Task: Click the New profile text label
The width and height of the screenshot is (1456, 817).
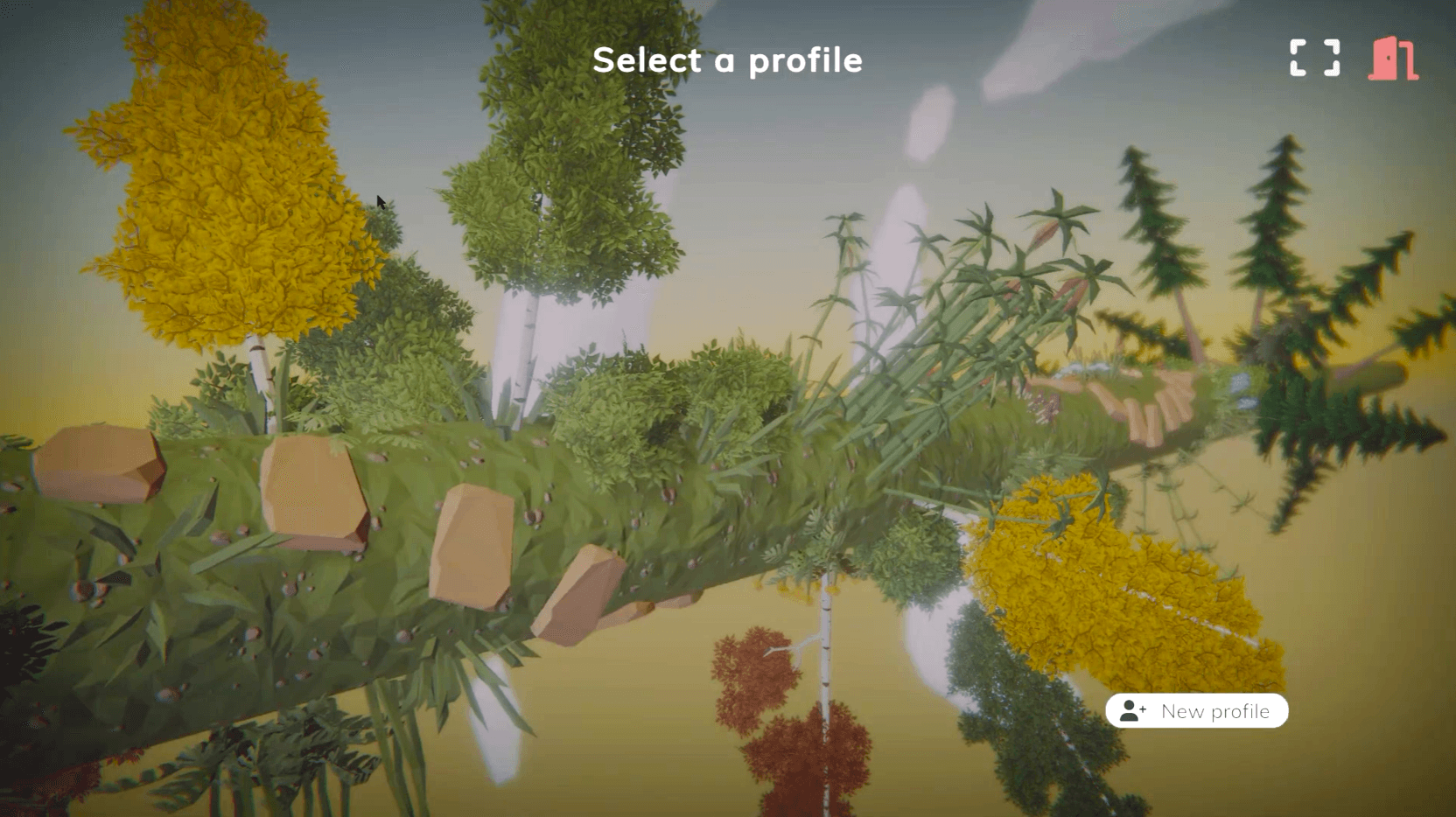Action: pos(1214,711)
